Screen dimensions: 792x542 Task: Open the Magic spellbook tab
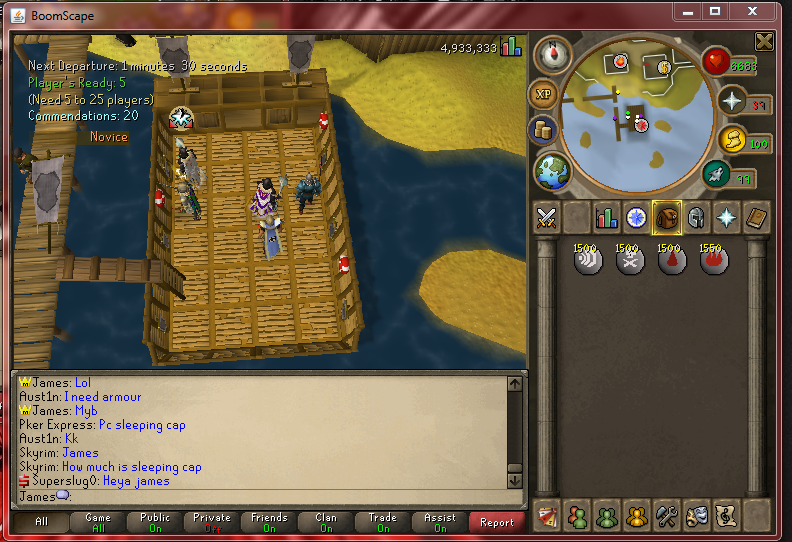[756, 217]
